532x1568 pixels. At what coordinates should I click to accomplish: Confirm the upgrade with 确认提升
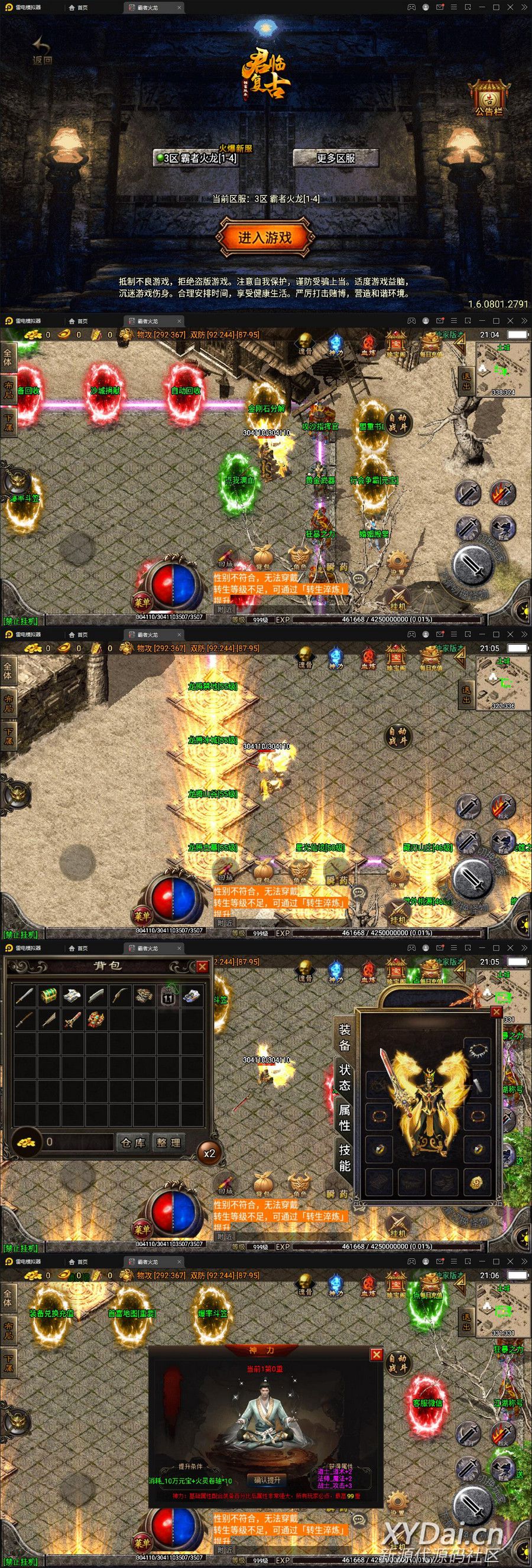(x=267, y=1480)
